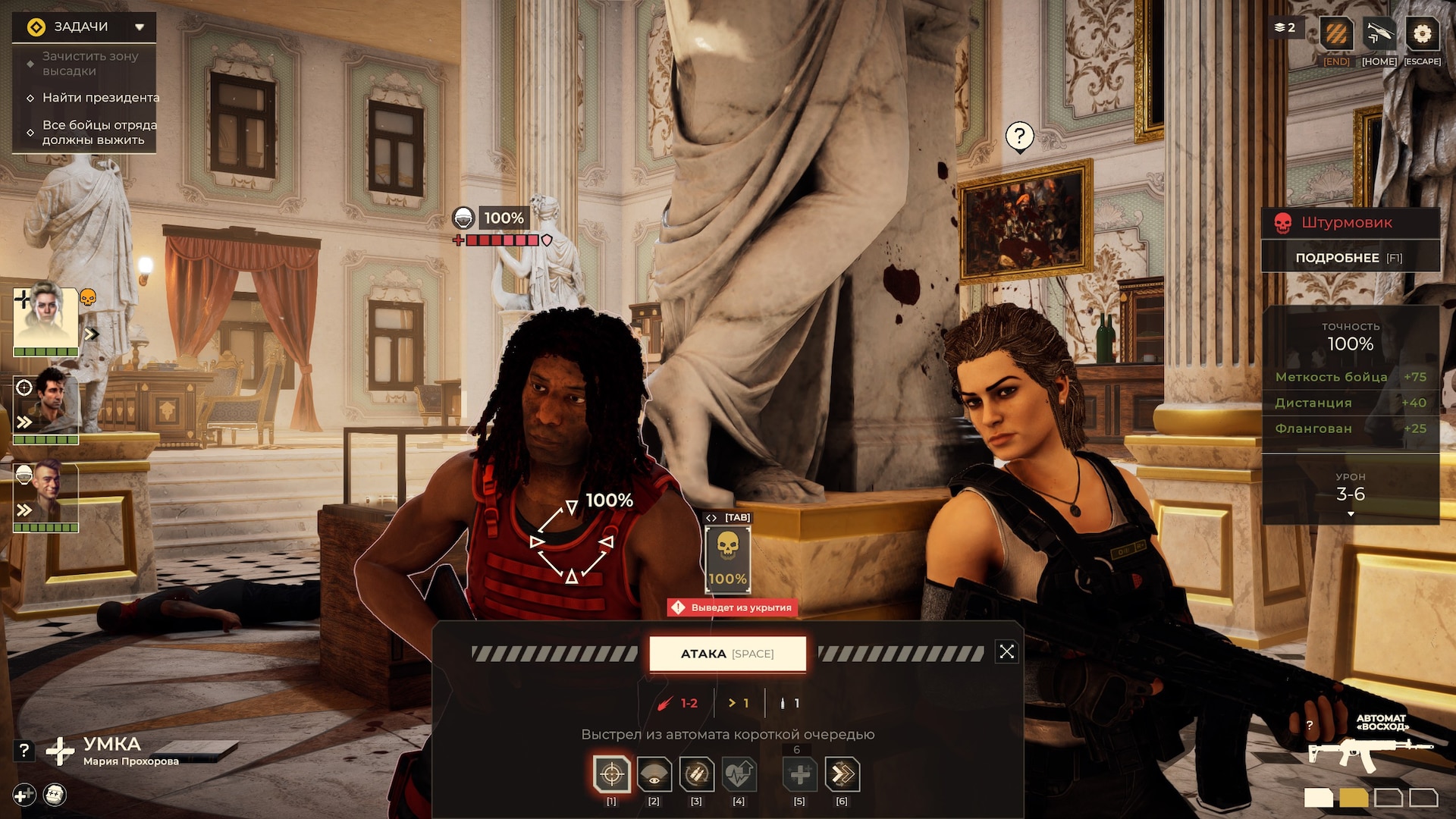The height and width of the screenshot is (819, 1456).
Task: Activate the overwatch eye ability
Action: pyautogui.click(x=654, y=774)
